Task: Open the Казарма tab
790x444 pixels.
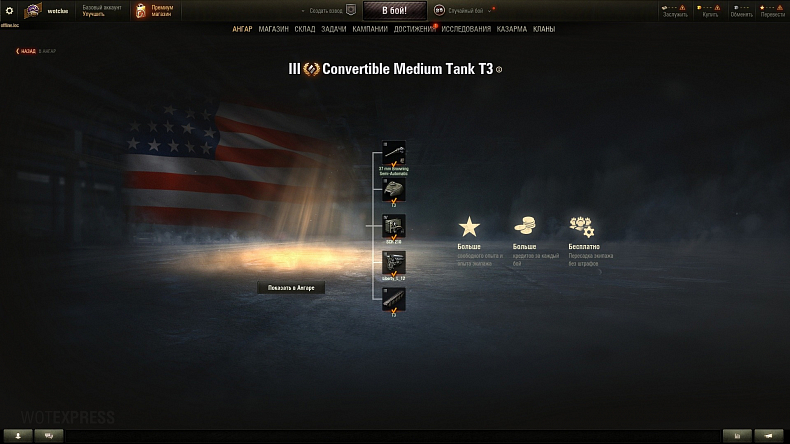Action: point(512,29)
